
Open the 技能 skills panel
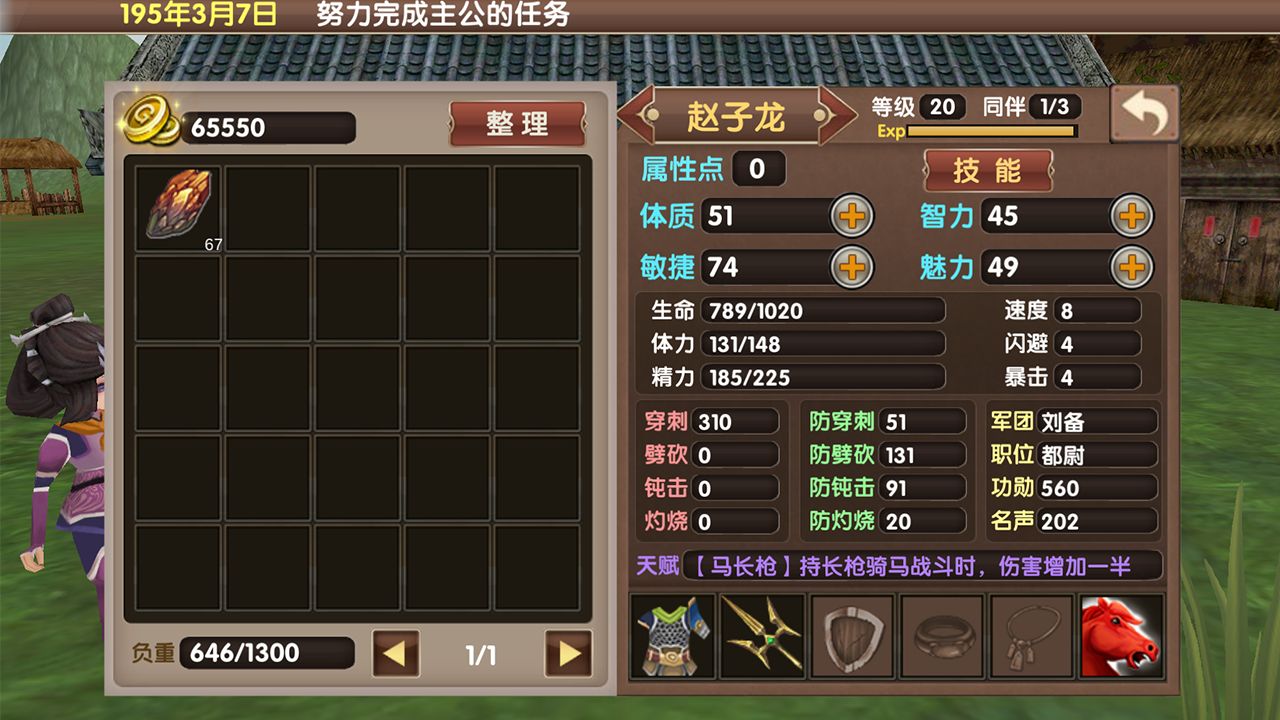click(988, 170)
